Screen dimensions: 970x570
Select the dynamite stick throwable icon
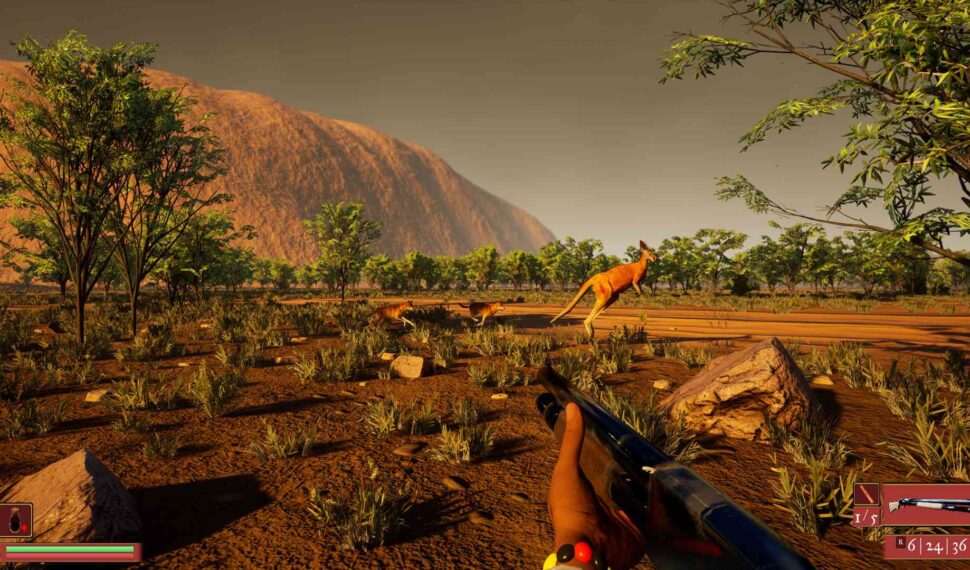[865, 495]
